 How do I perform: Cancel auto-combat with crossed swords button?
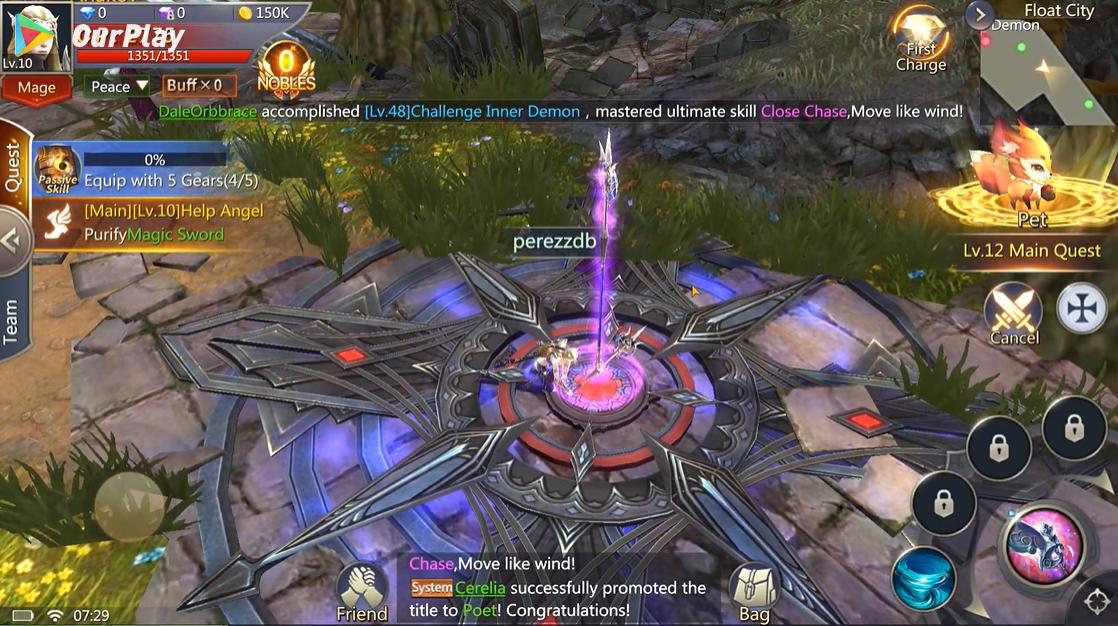[x=1013, y=313]
